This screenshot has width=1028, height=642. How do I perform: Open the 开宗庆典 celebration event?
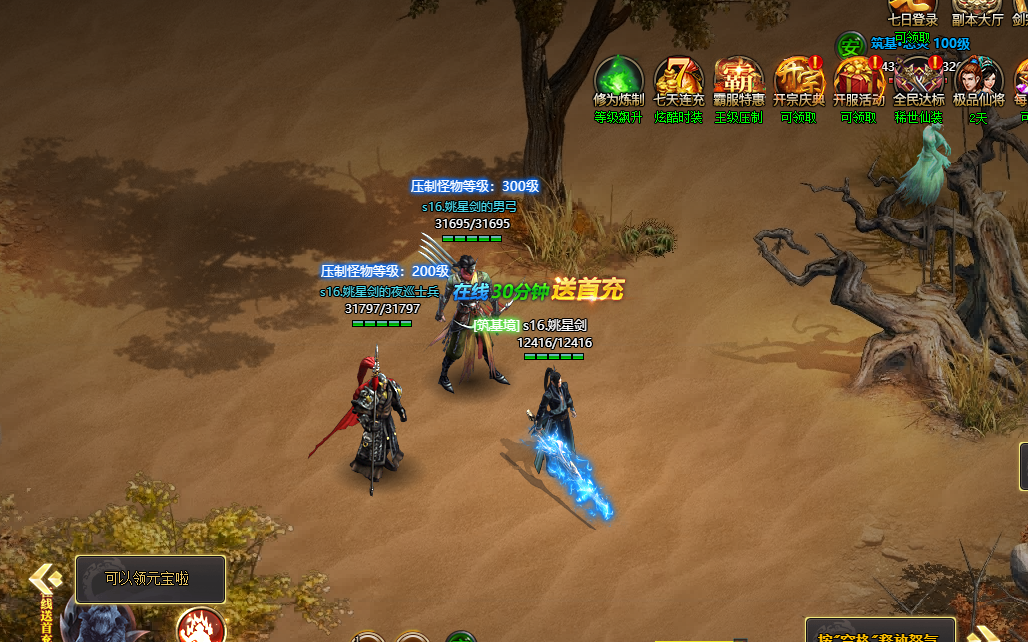(799, 80)
